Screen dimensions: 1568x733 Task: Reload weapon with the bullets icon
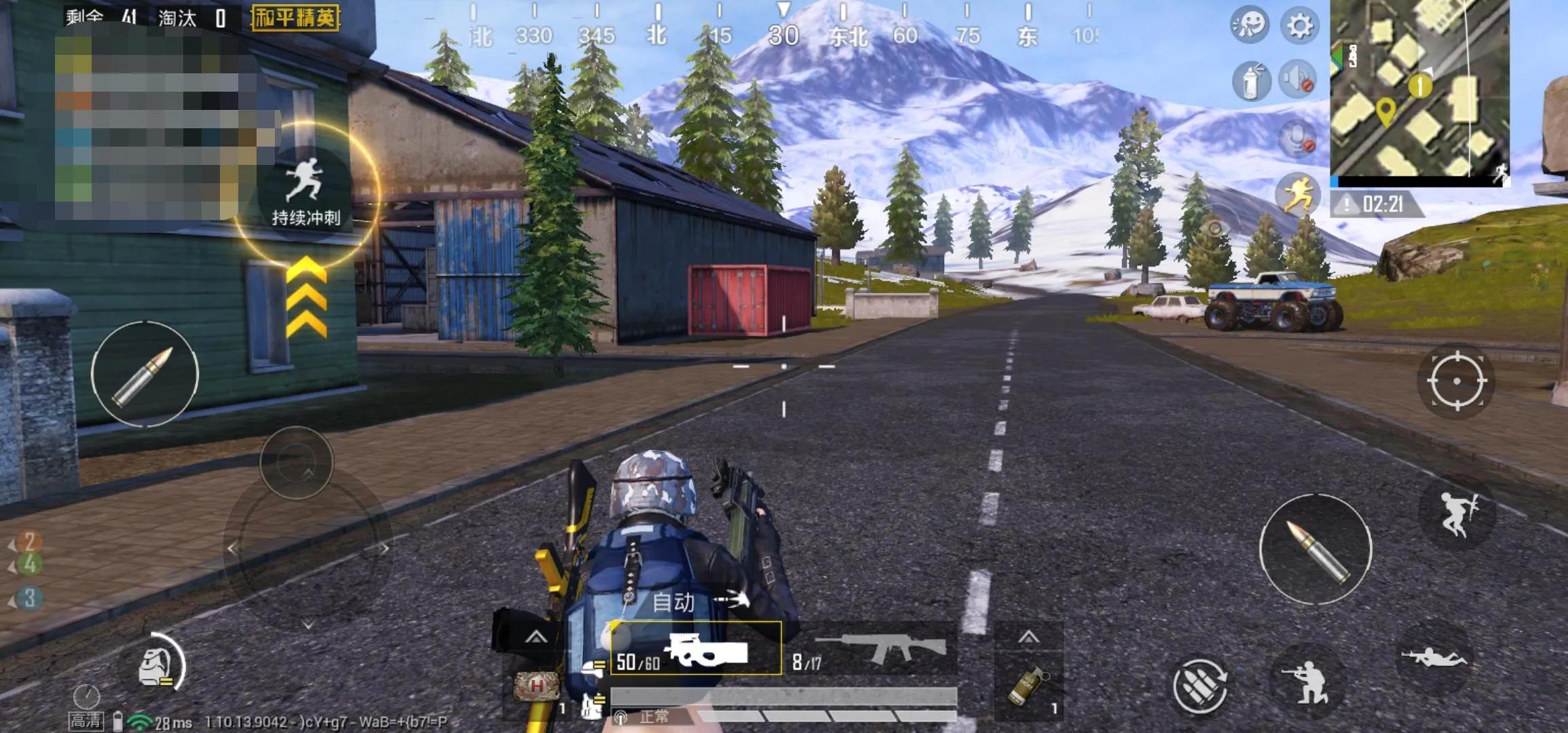pyautogui.click(x=1199, y=686)
